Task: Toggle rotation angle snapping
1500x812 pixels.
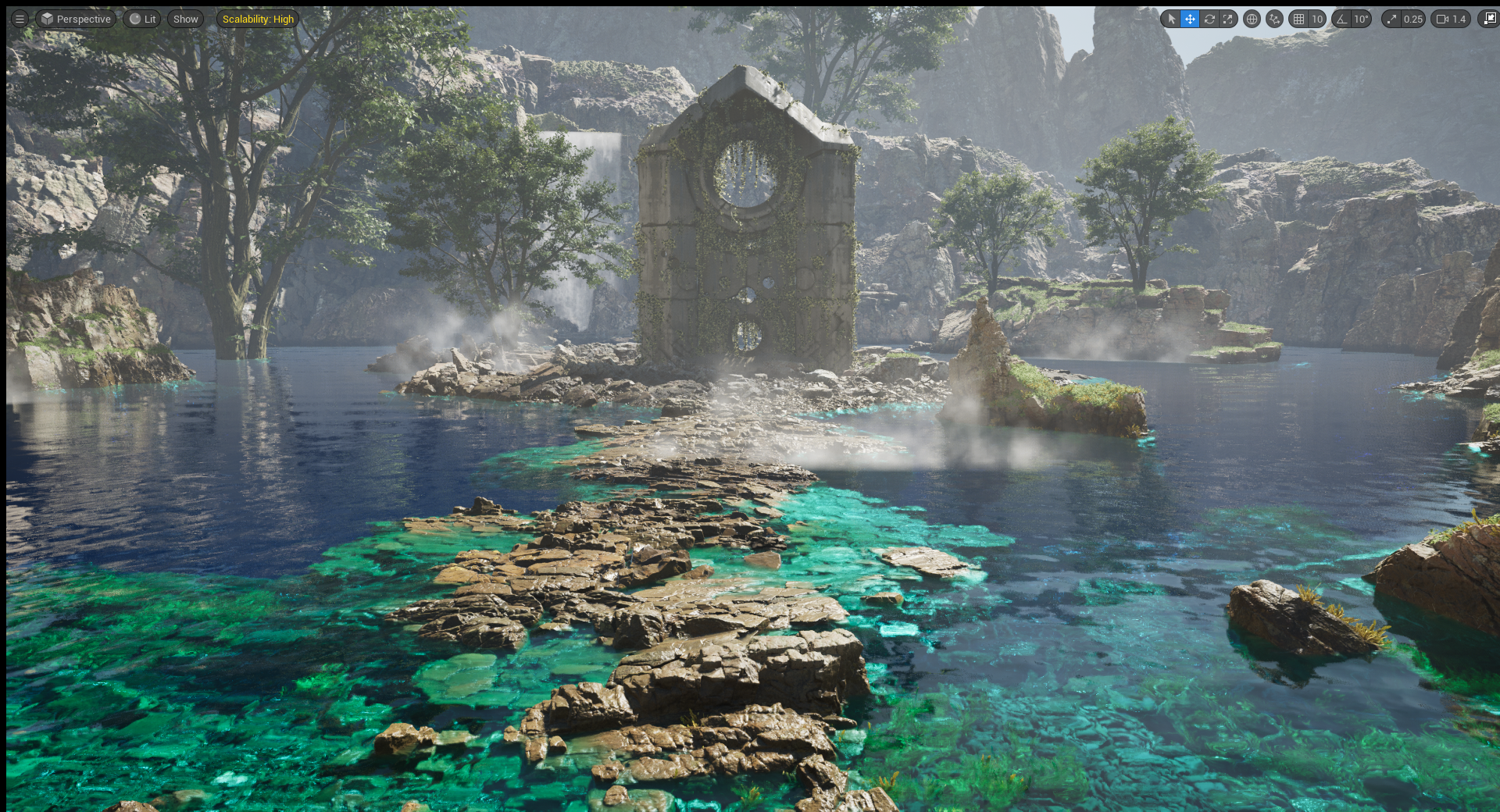Action: coord(1342,19)
